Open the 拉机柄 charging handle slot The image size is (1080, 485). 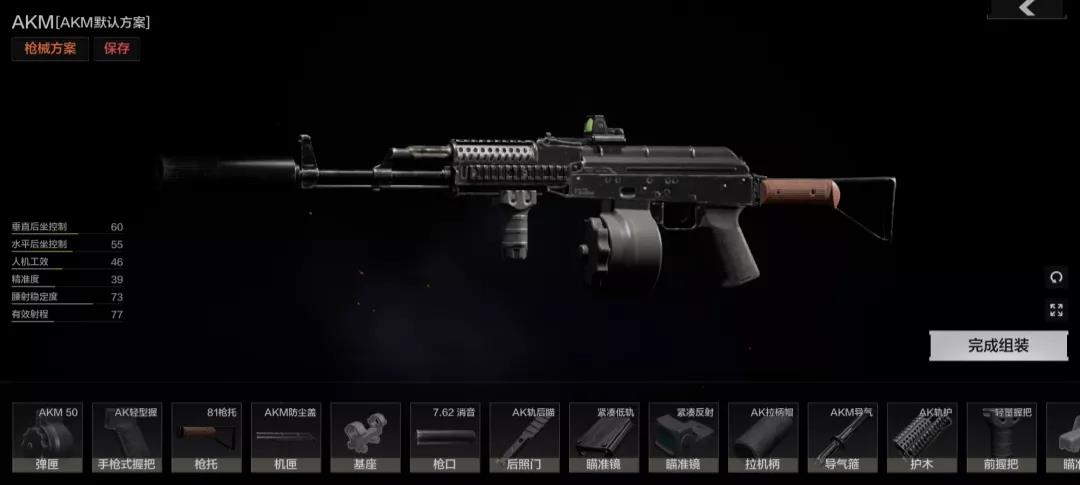[763, 437]
